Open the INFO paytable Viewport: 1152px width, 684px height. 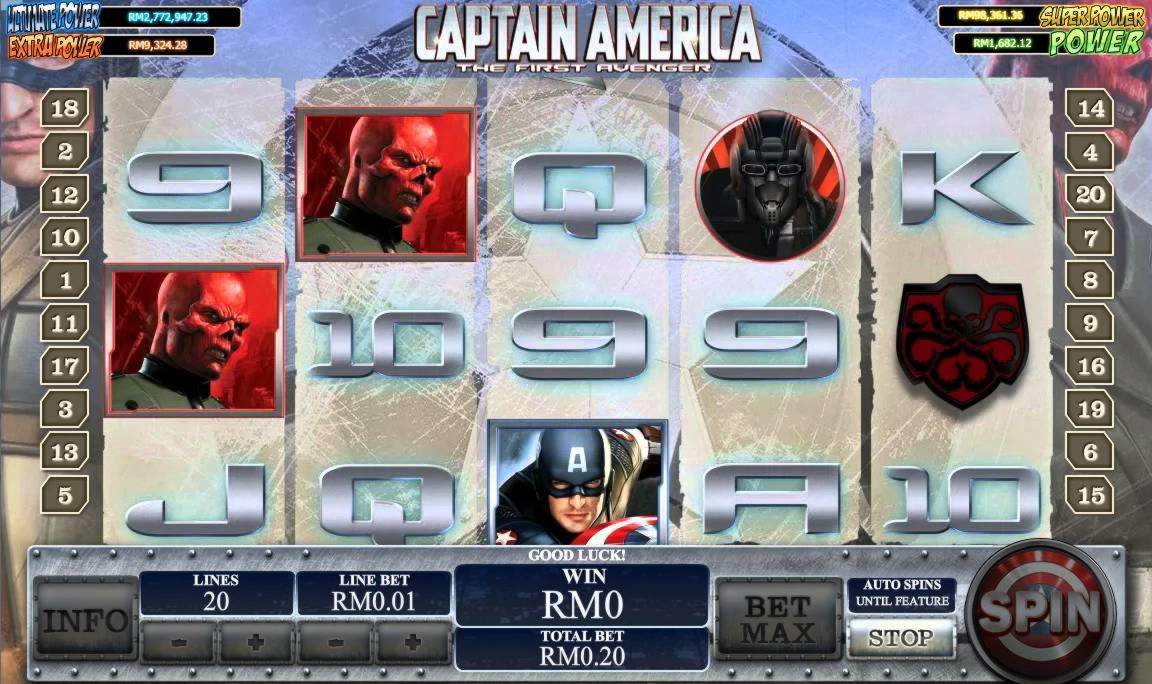click(x=85, y=620)
